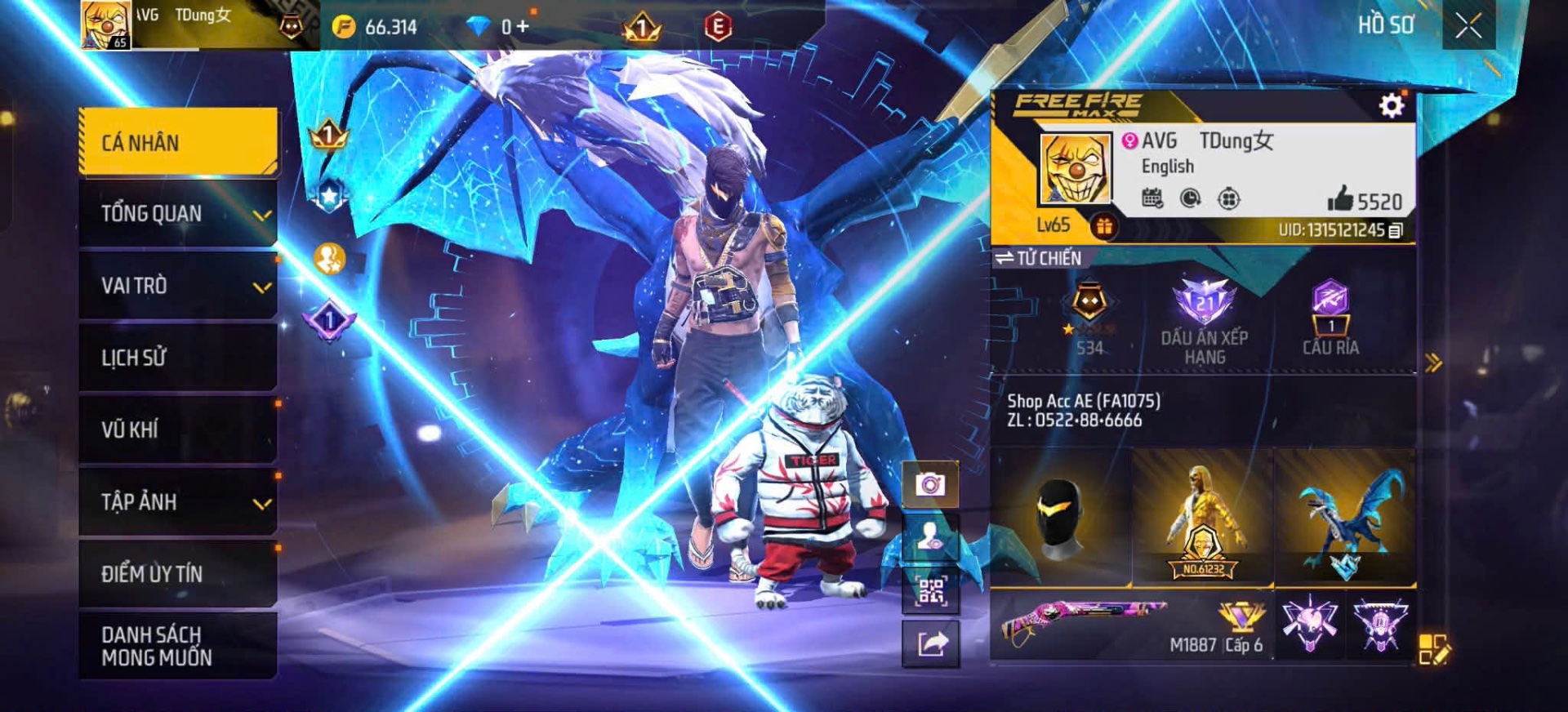Open profile settings gear icon
Image resolution: width=1568 pixels, height=712 pixels.
pos(1392,106)
